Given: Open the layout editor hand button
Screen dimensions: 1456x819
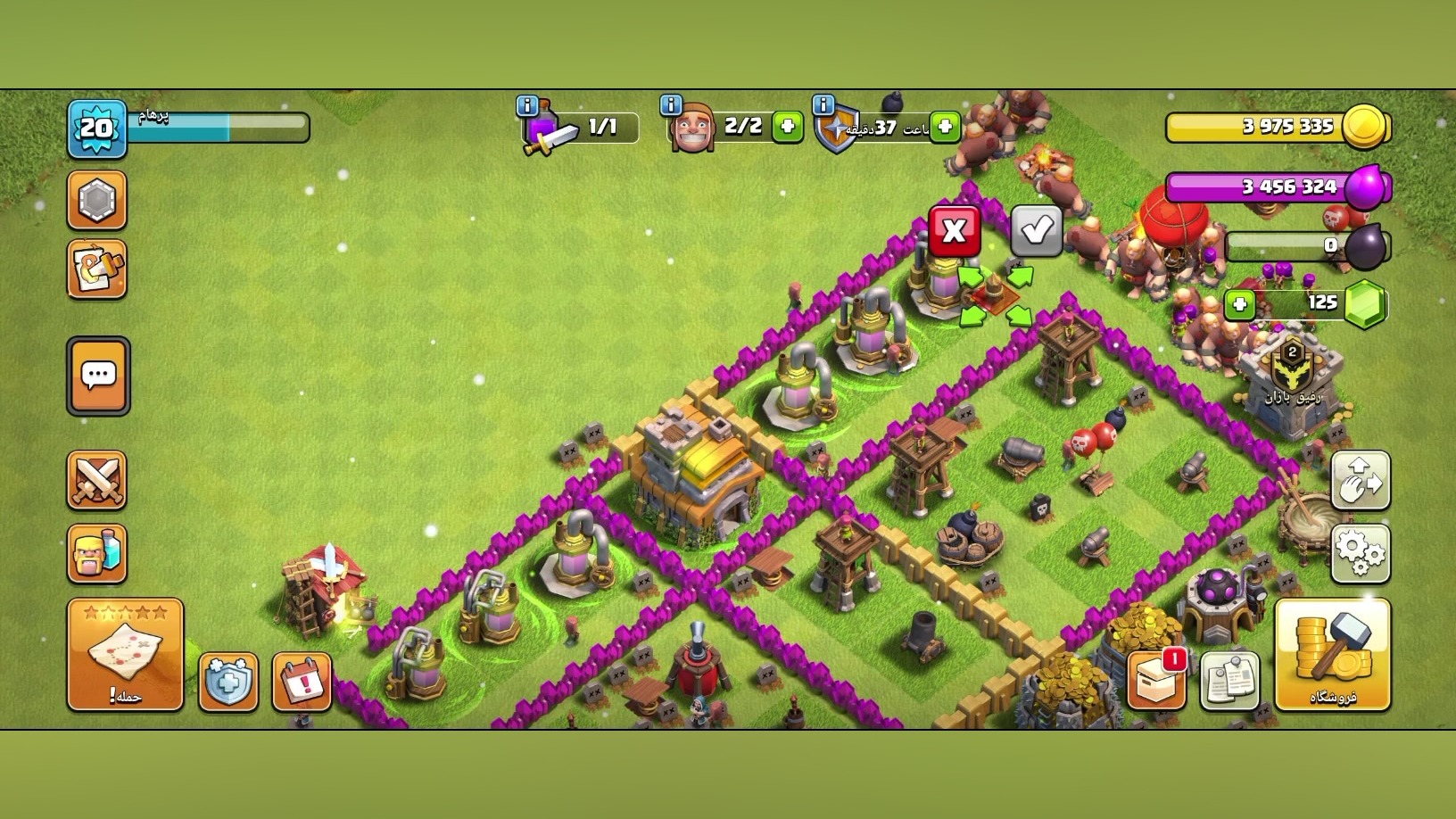Looking at the screenshot, I should tap(1360, 480).
